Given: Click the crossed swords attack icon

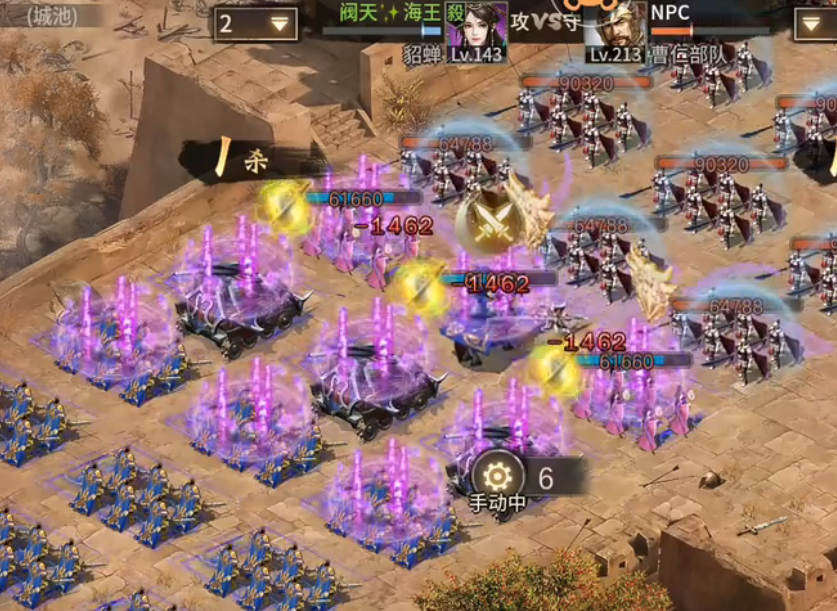Looking at the screenshot, I should coord(489,221).
